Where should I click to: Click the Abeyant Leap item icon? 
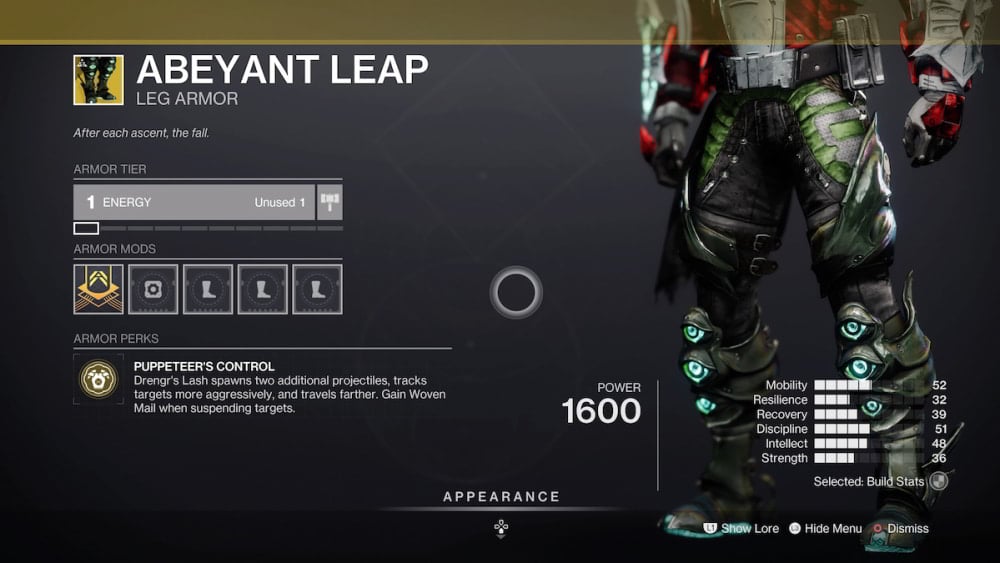[x=98, y=80]
